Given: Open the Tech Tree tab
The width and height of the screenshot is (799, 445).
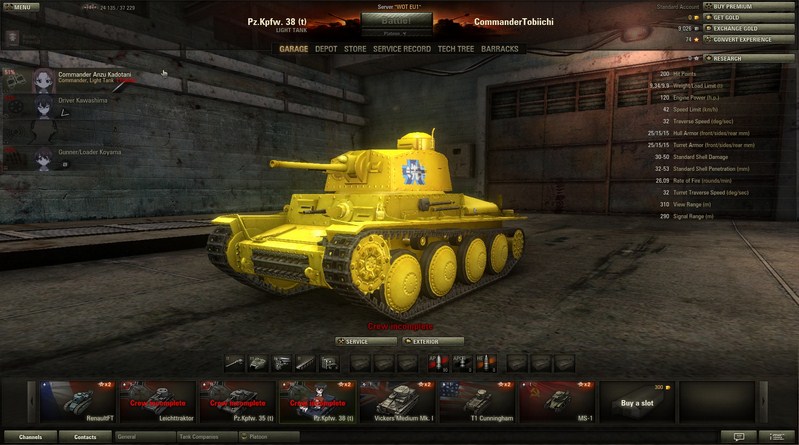Looking at the screenshot, I should tap(455, 49).
